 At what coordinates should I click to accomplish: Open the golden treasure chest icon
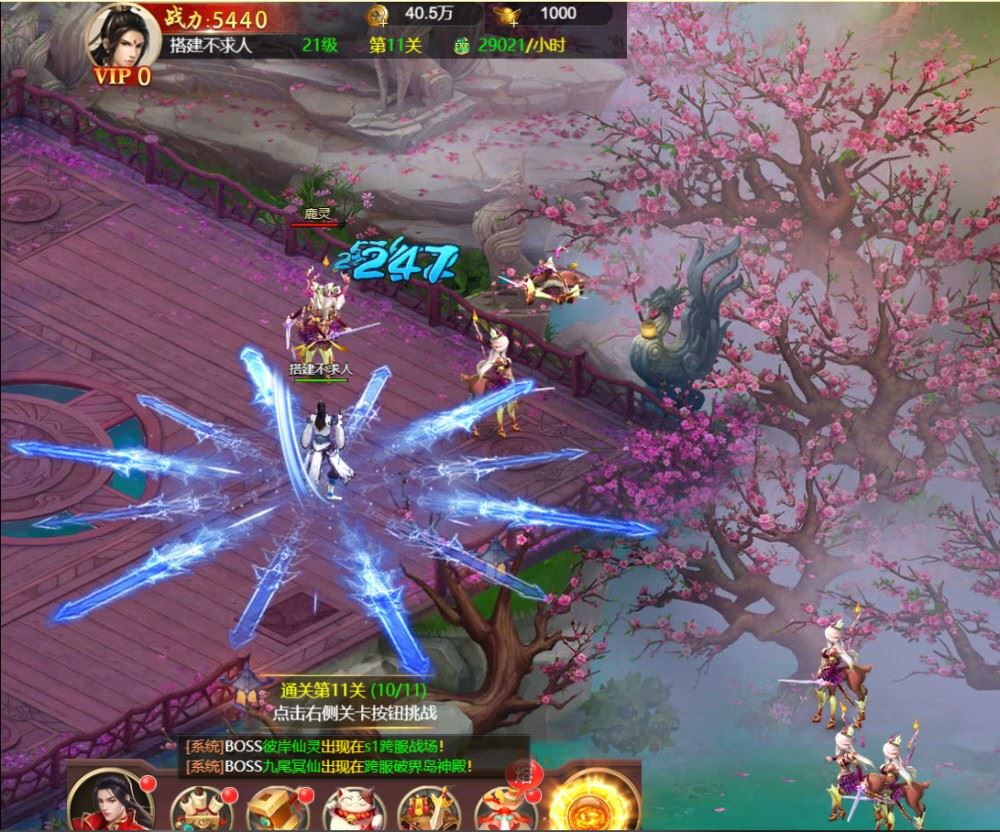pyautogui.click(x=273, y=807)
